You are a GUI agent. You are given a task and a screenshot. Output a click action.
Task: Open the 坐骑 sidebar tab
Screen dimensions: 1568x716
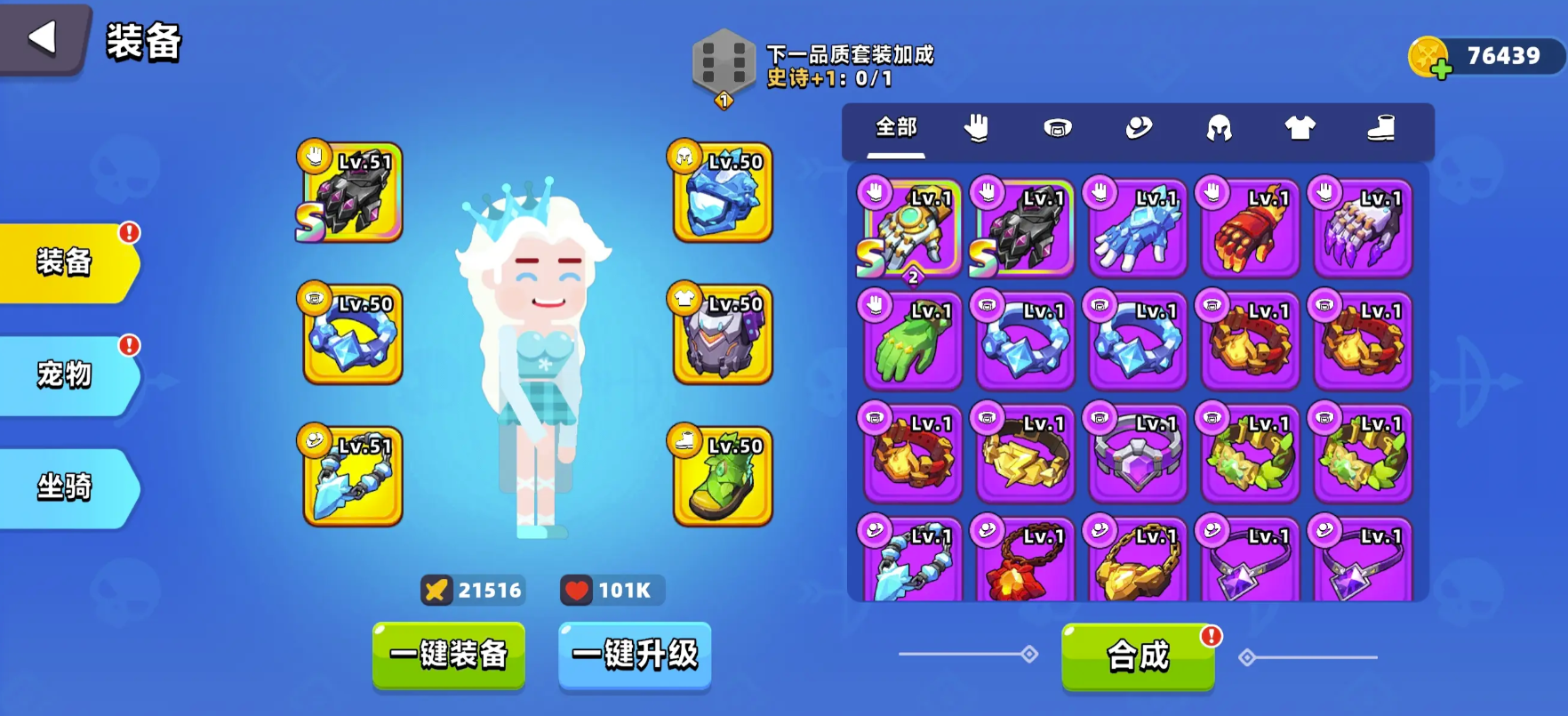point(62,487)
